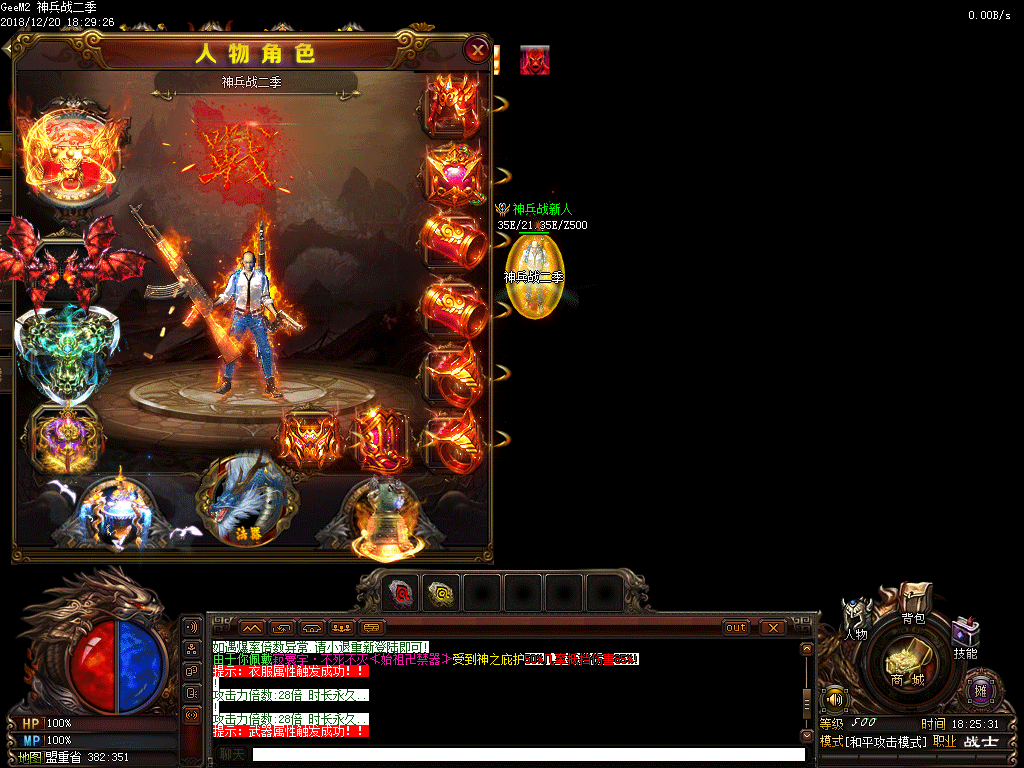Click the chat window 'out' button
The image size is (1024, 768).
coord(736,627)
